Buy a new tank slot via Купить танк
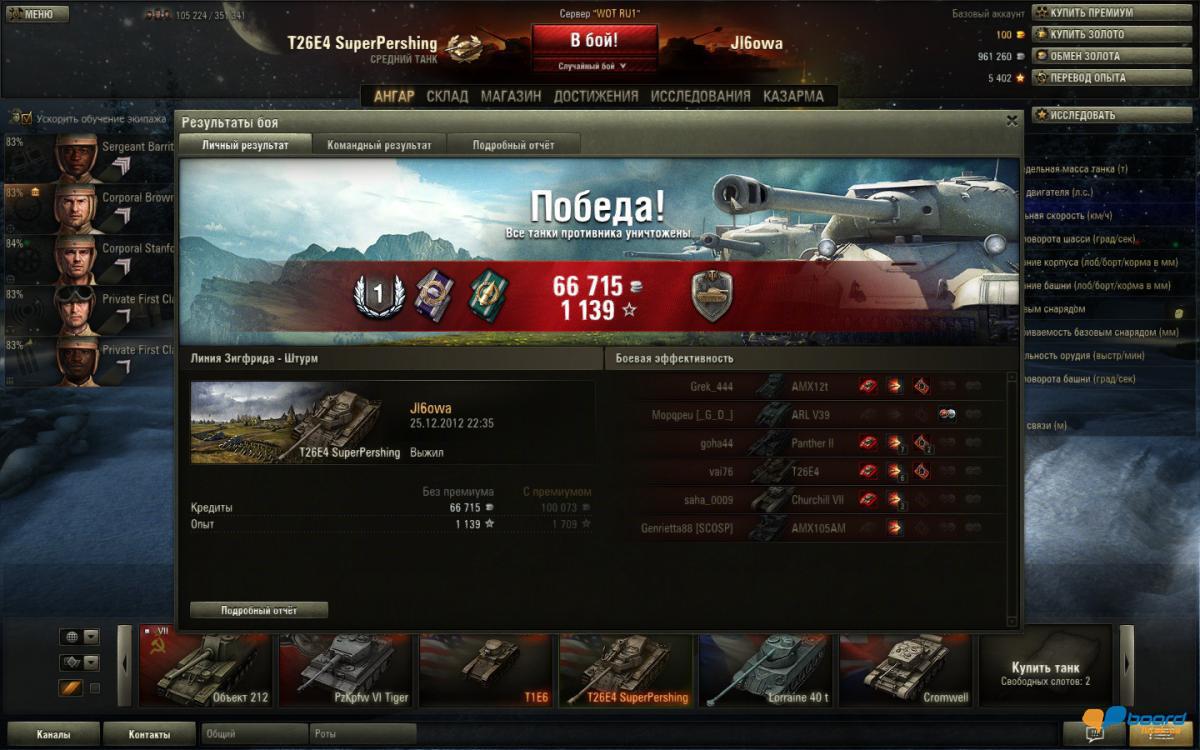 (1045, 670)
